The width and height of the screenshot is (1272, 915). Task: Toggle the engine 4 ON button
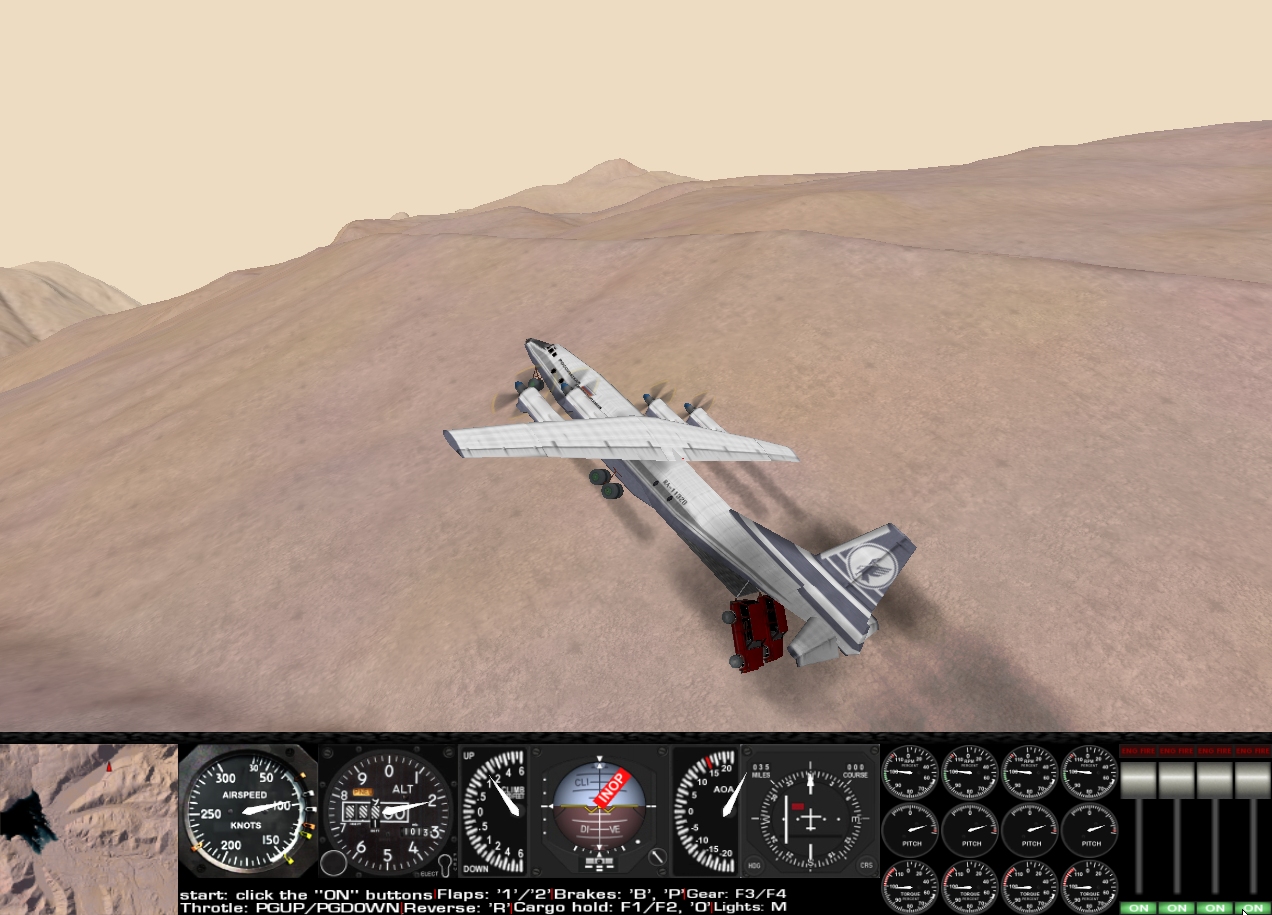[x=1251, y=908]
